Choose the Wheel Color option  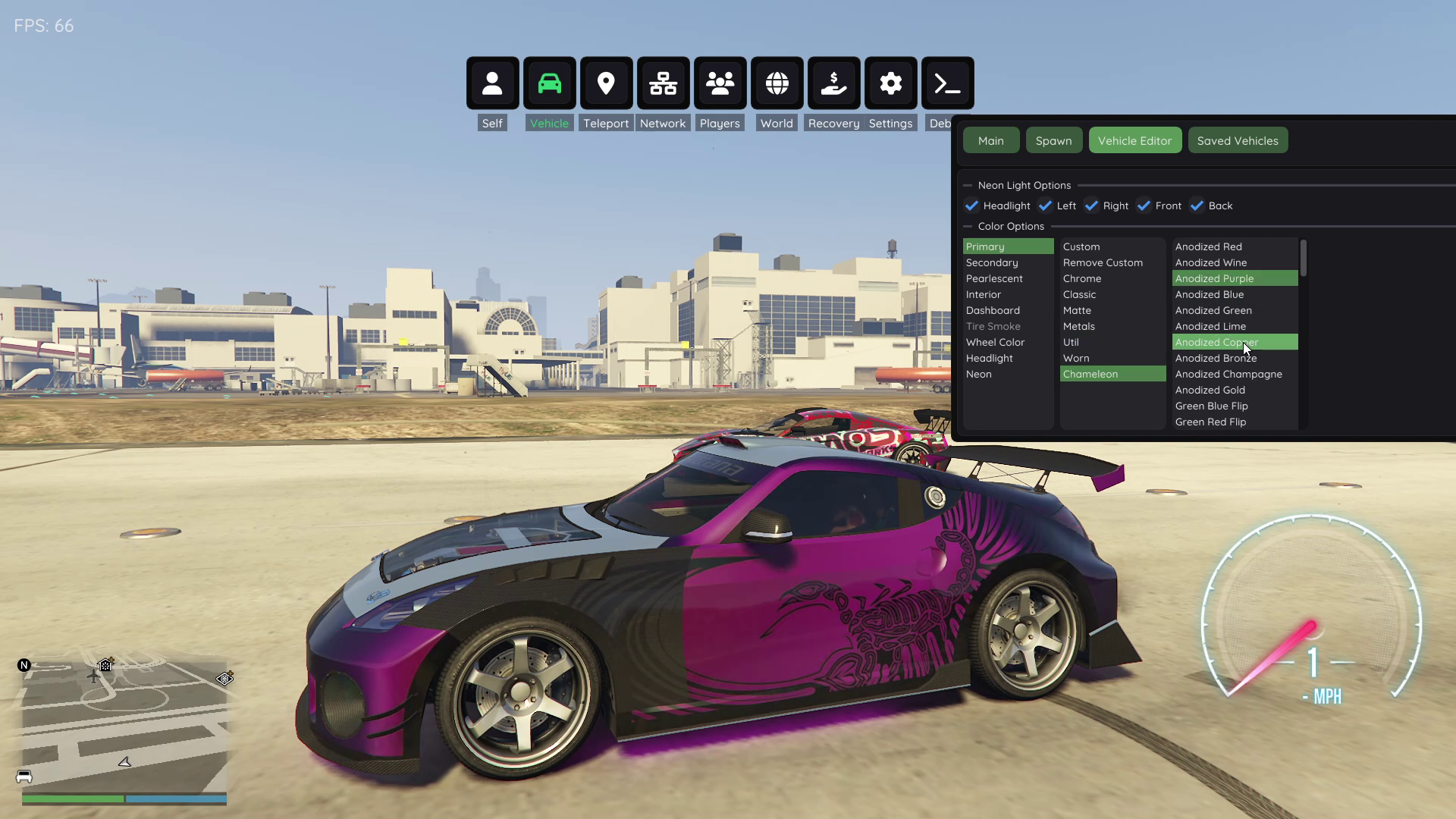pos(995,342)
